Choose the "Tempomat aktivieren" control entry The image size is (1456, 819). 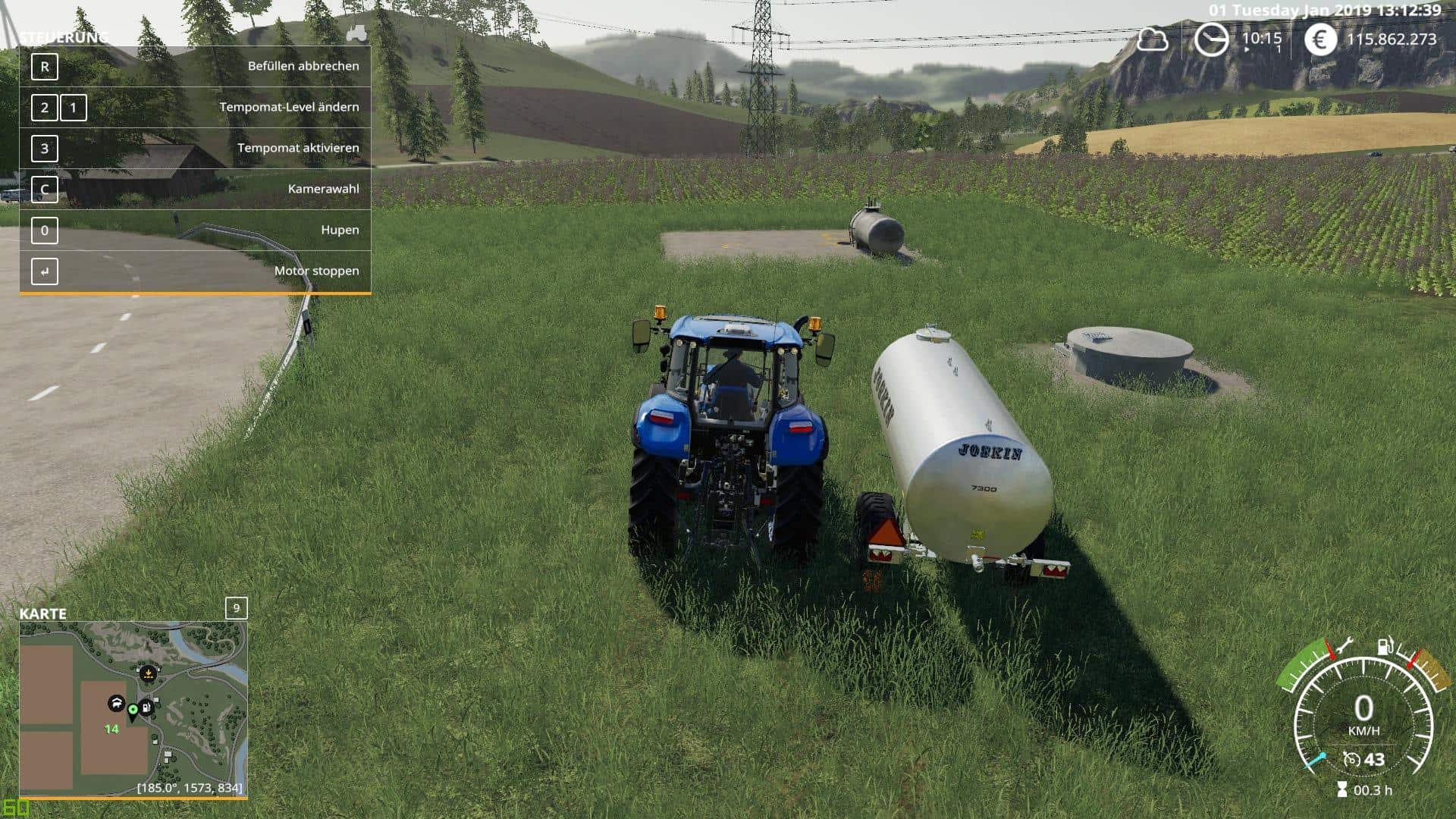[195, 148]
